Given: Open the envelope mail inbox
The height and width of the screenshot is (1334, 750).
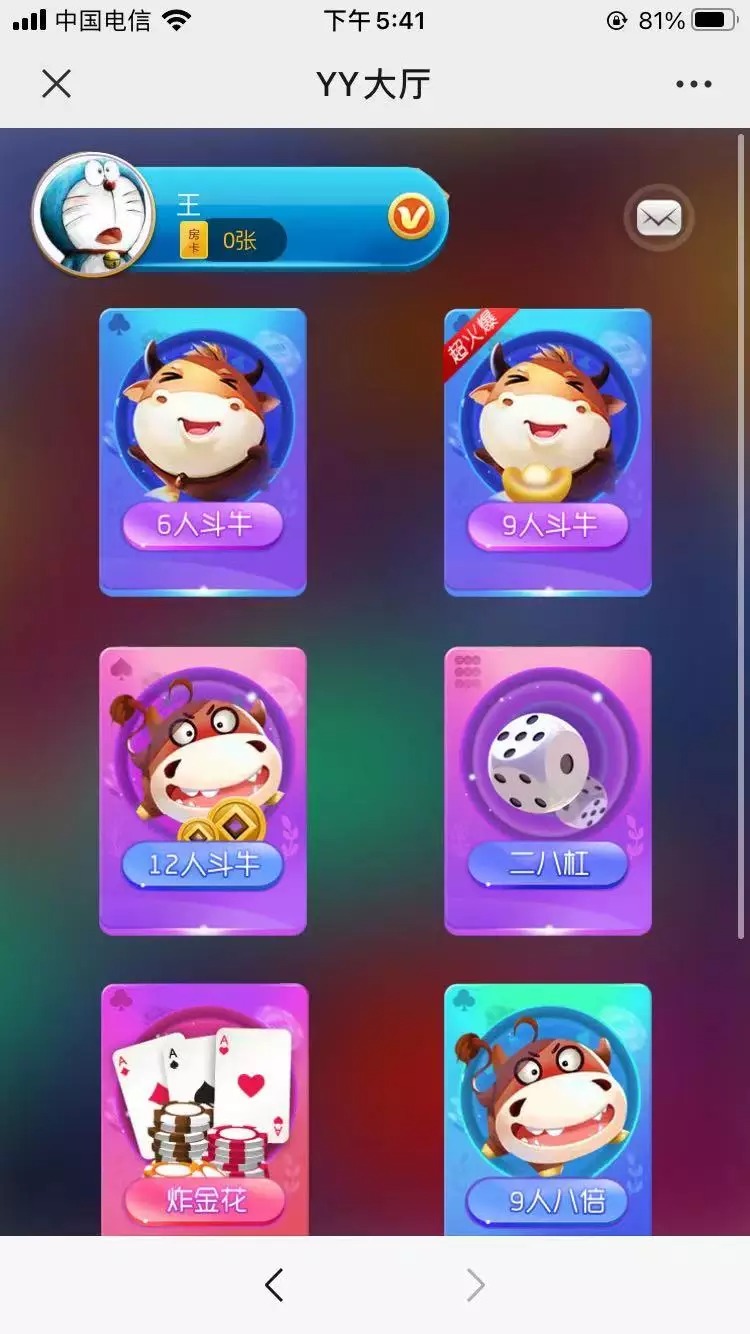Looking at the screenshot, I should [659, 217].
